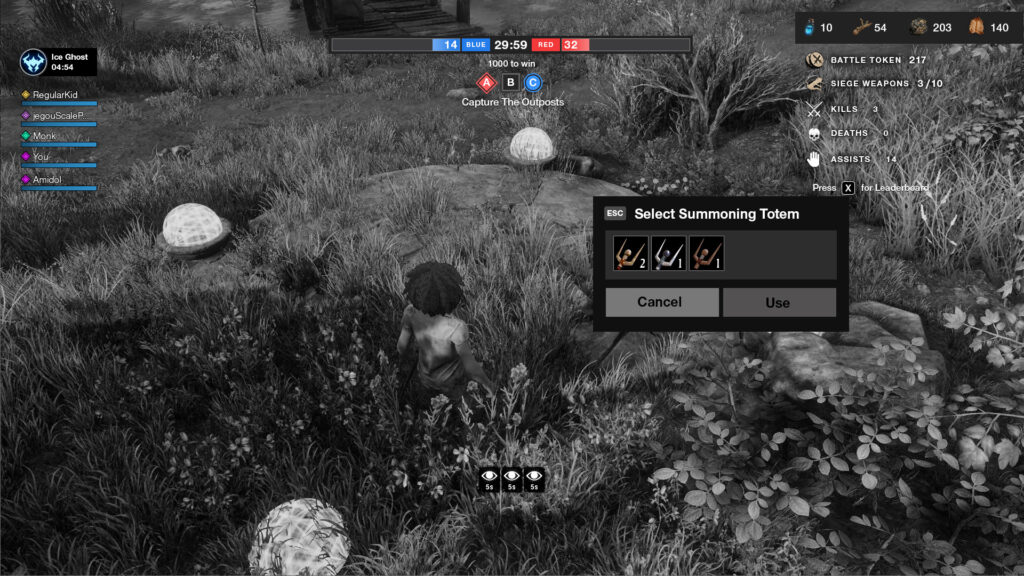
Task: Select party member Amidol
Action: [47, 179]
